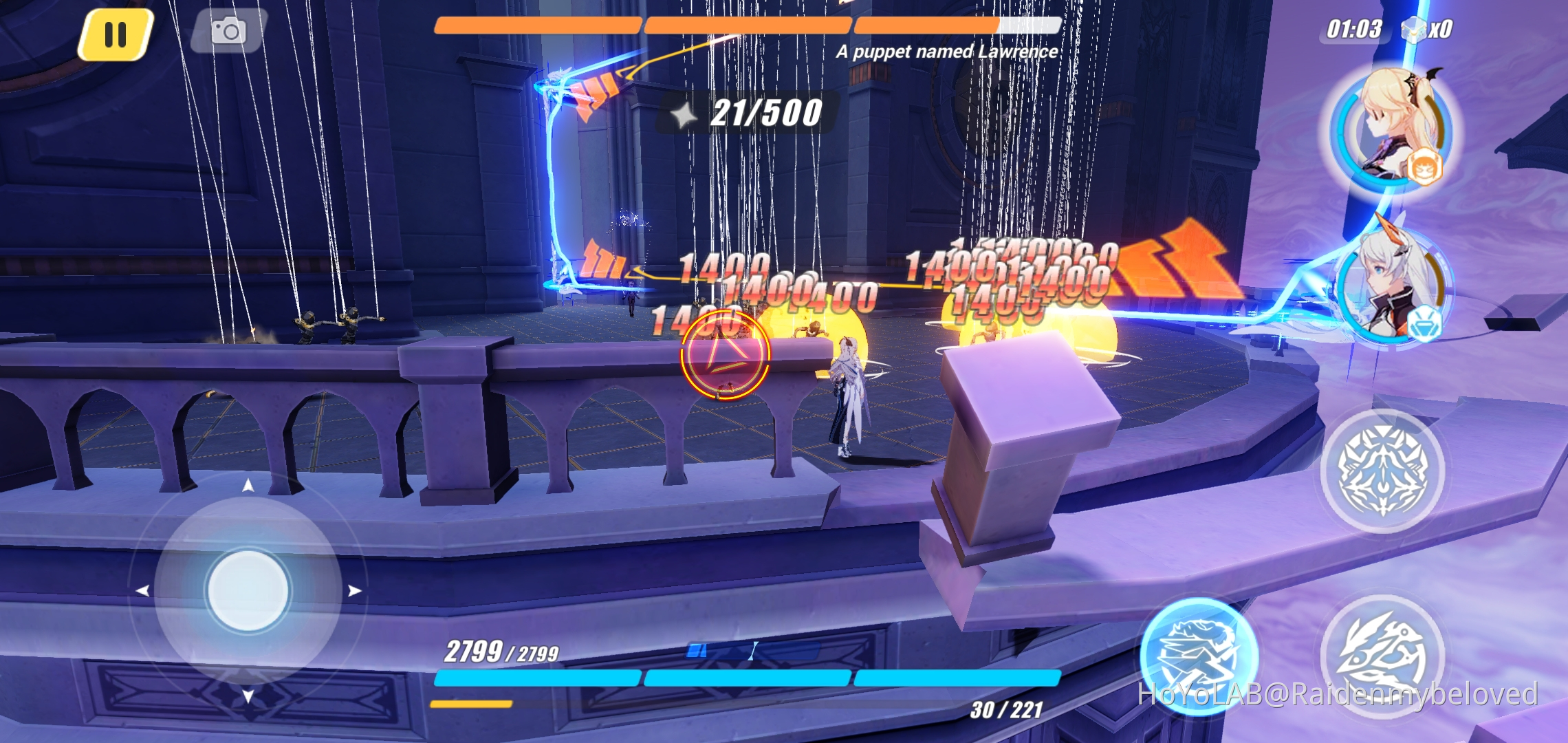Tap the boss name 'A puppet named Lawrence'
The height and width of the screenshot is (743, 1568).
click(948, 52)
